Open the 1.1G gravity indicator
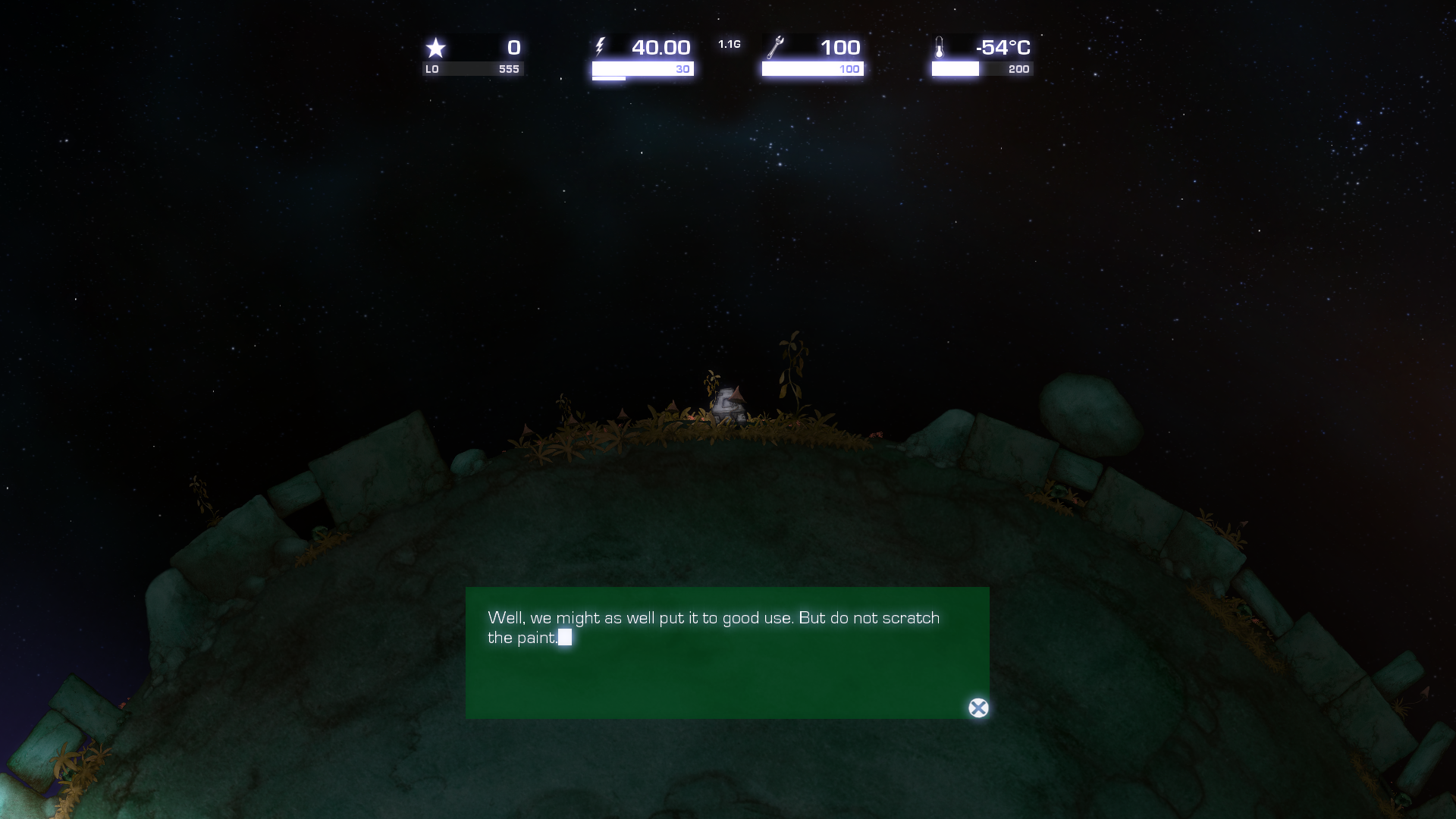1456x819 pixels. (x=729, y=44)
